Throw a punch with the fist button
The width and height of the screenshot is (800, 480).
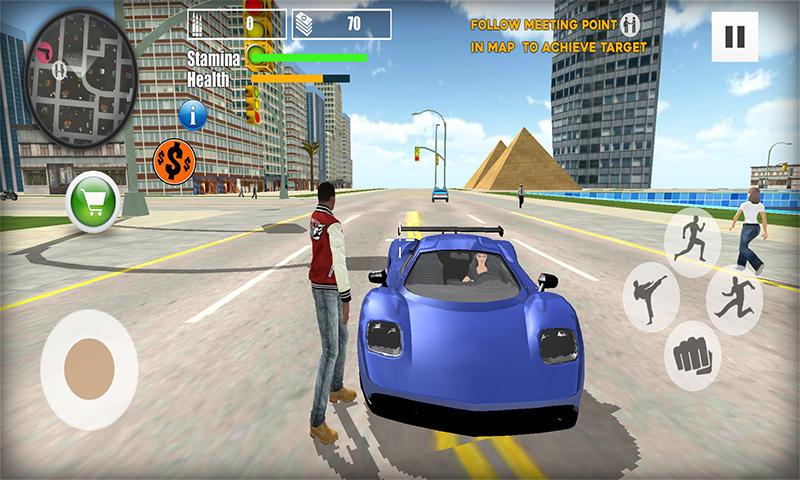tap(693, 356)
